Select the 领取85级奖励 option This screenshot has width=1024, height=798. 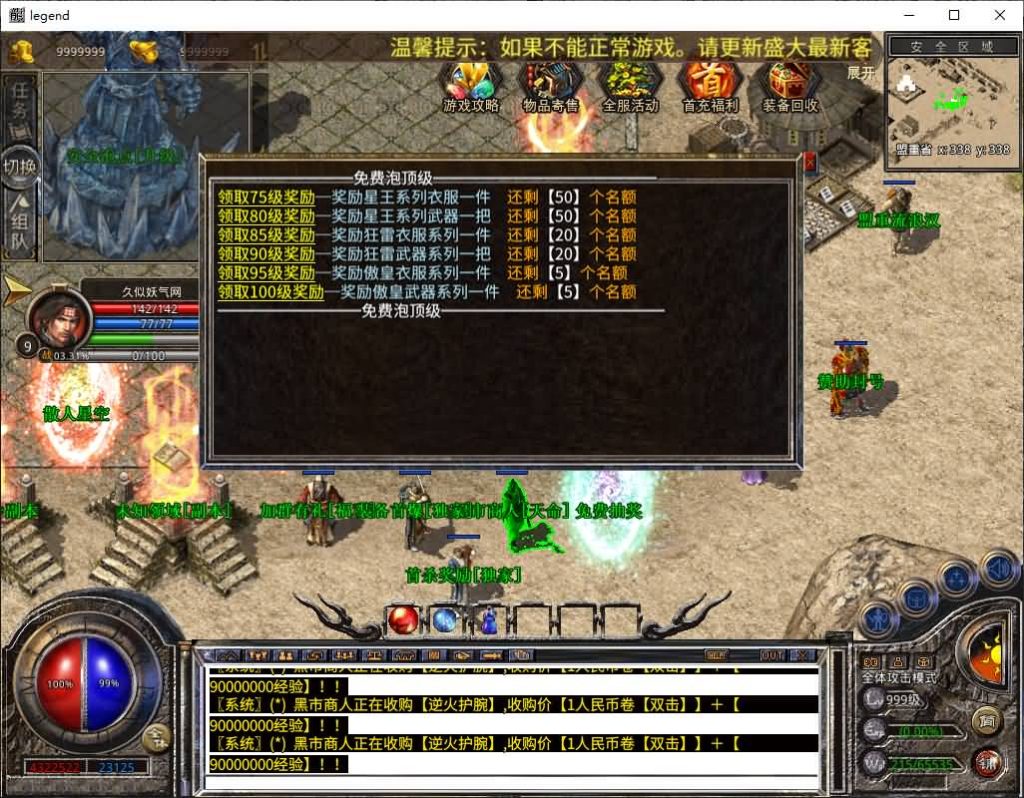click(x=266, y=235)
